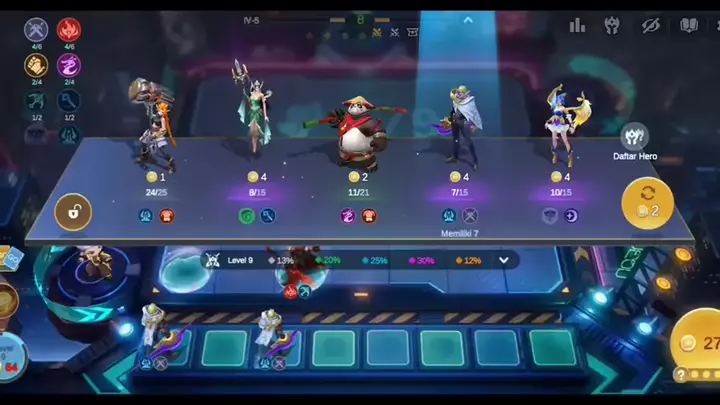
Task: Refresh the shop for 2 gold
Action: 648,202
